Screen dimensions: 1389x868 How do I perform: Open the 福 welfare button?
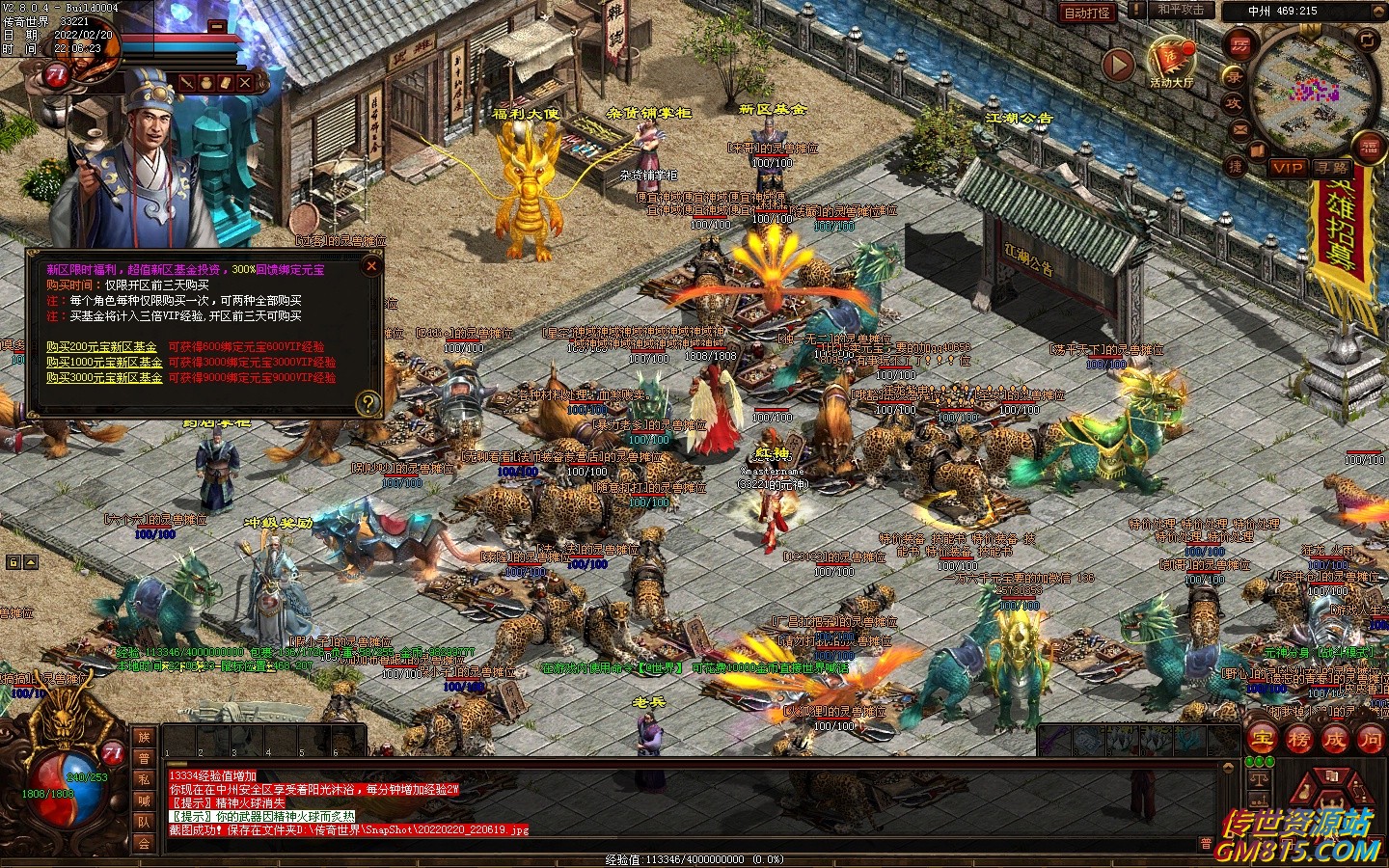1369,146
